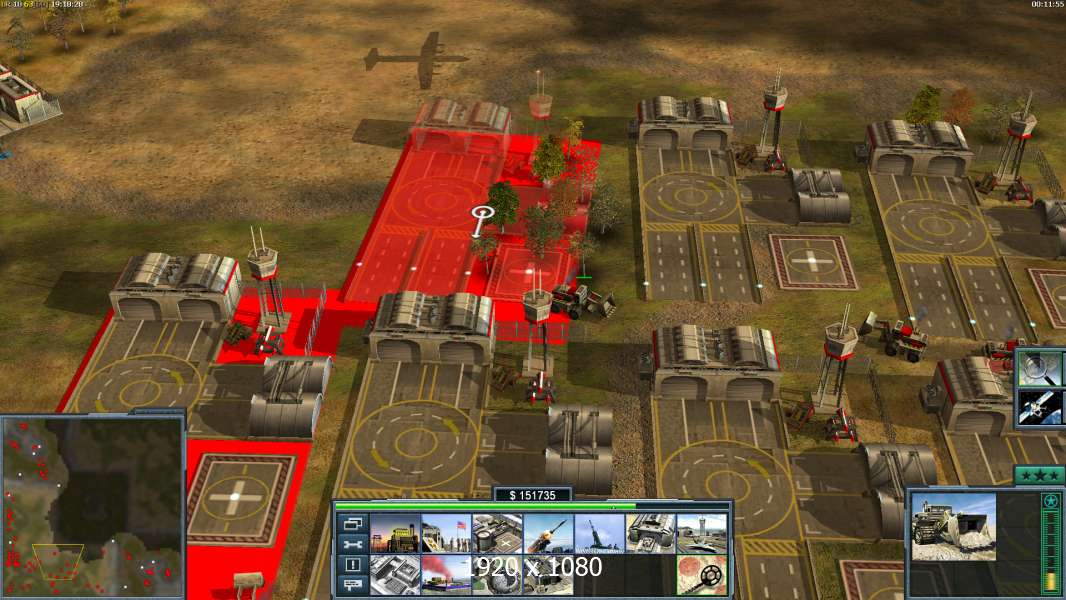This screenshot has height=600, width=1066.
Task: Choose the barracks icon with American flag
Action: tap(445, 534)
